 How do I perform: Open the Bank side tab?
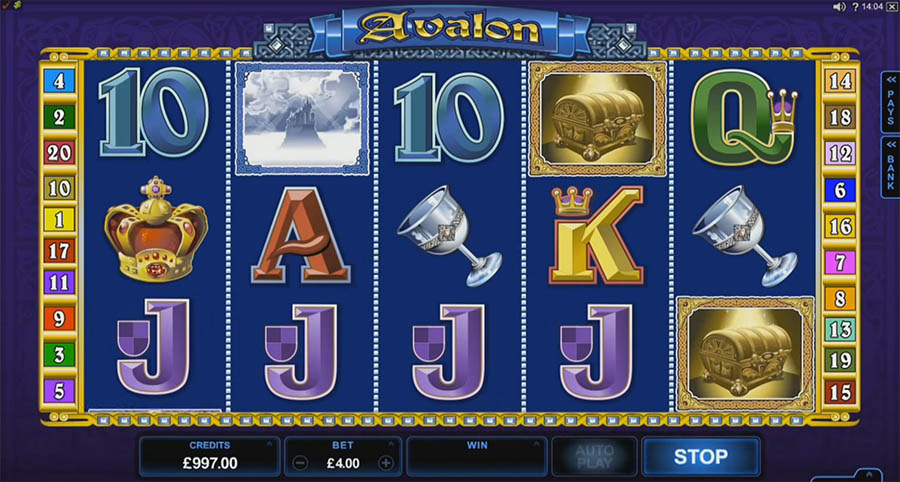coord(890,166)
